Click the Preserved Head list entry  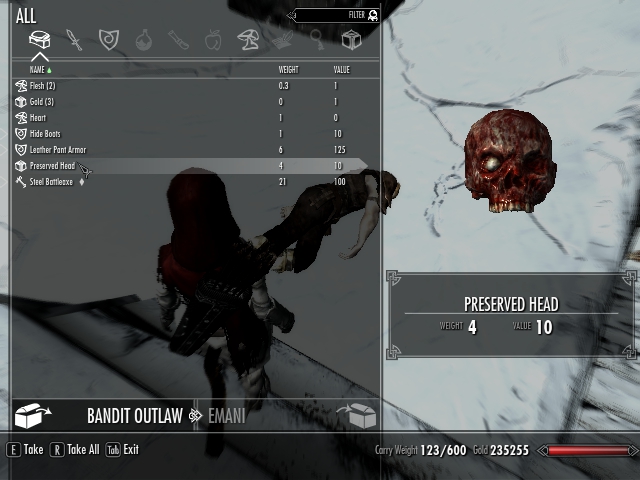click(52, 166)
